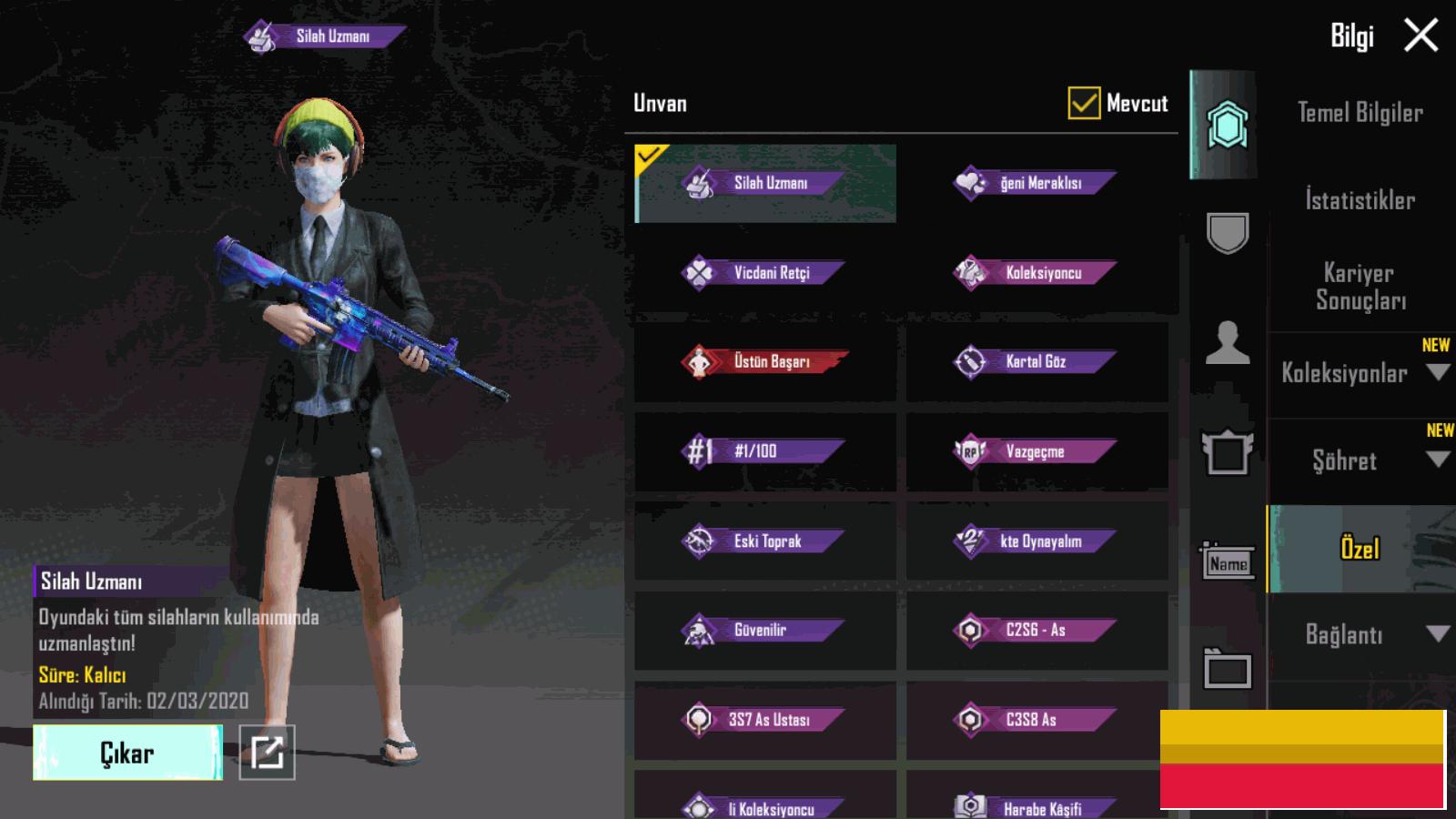Select the Eski Toprak title
Screen dimensions: 1456x819
click(x=764, y=541)
